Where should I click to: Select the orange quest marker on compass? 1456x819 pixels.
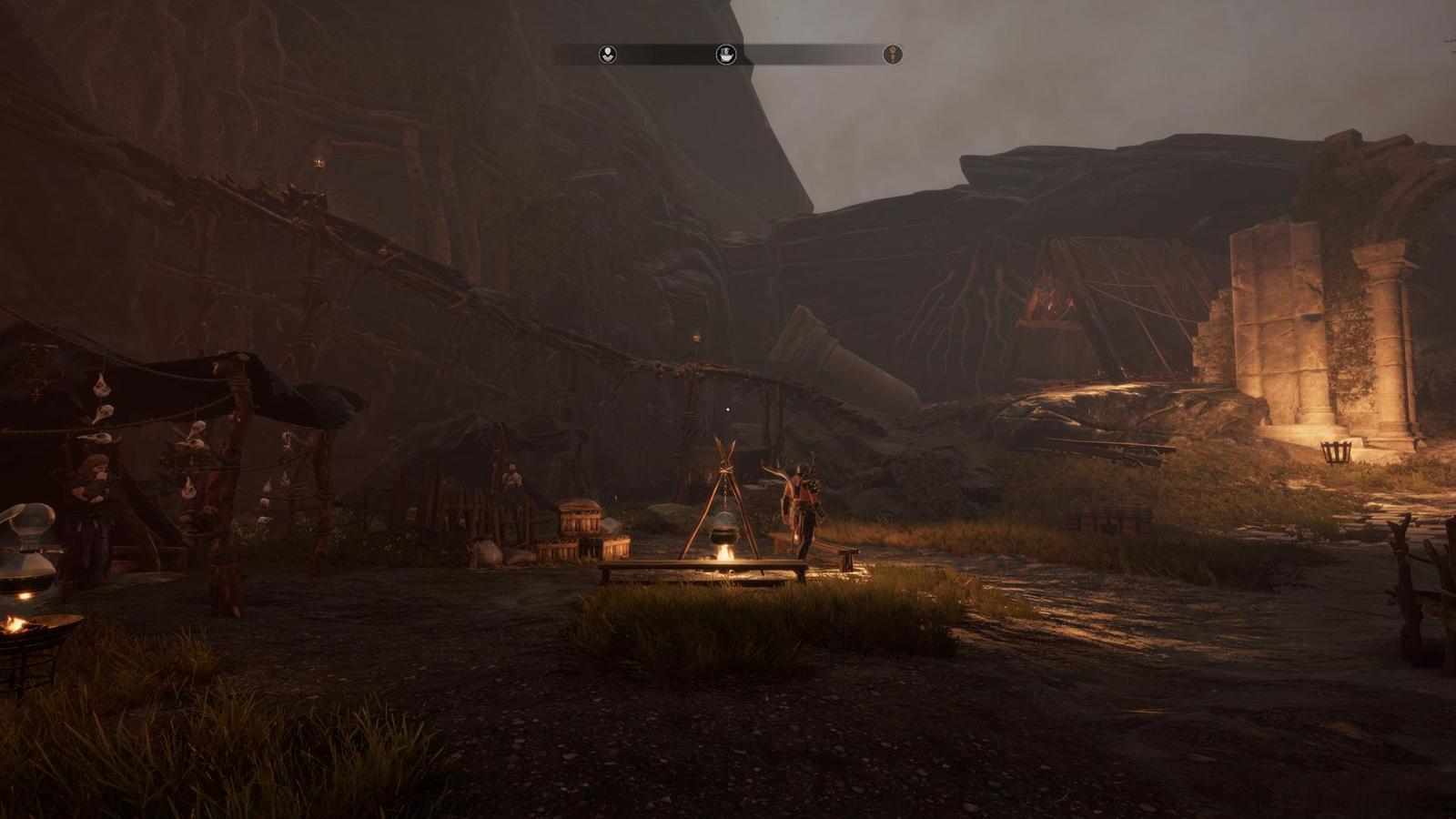pos(893,55)
